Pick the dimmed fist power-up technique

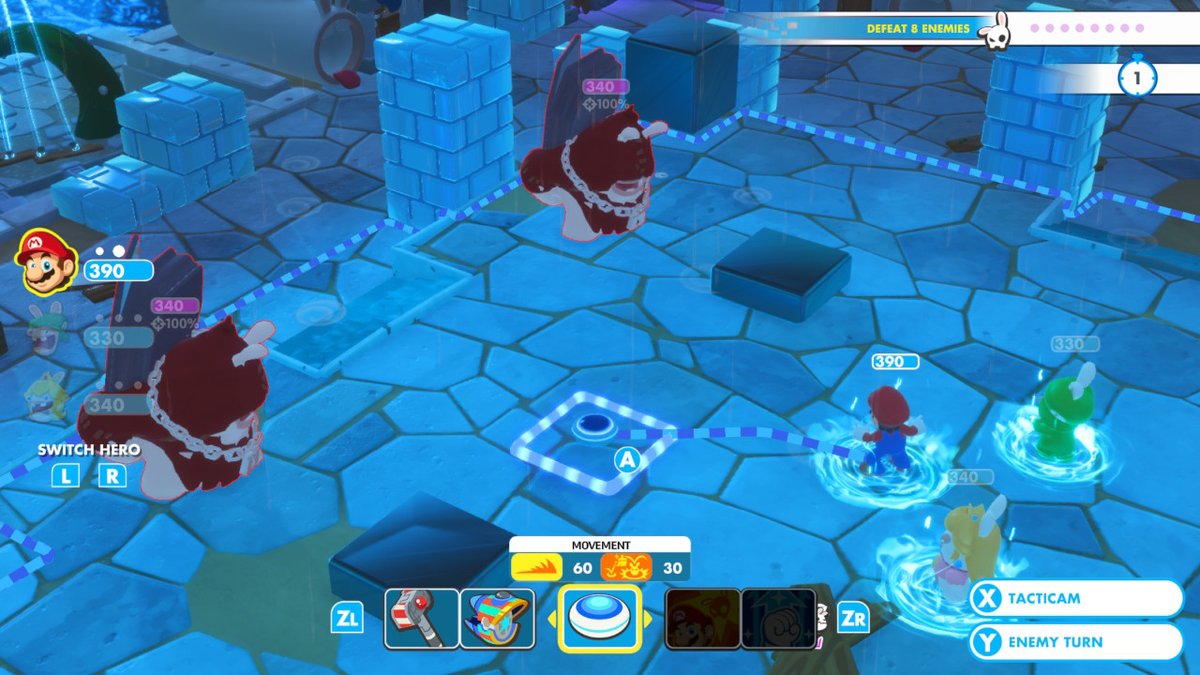click(778, 618)
